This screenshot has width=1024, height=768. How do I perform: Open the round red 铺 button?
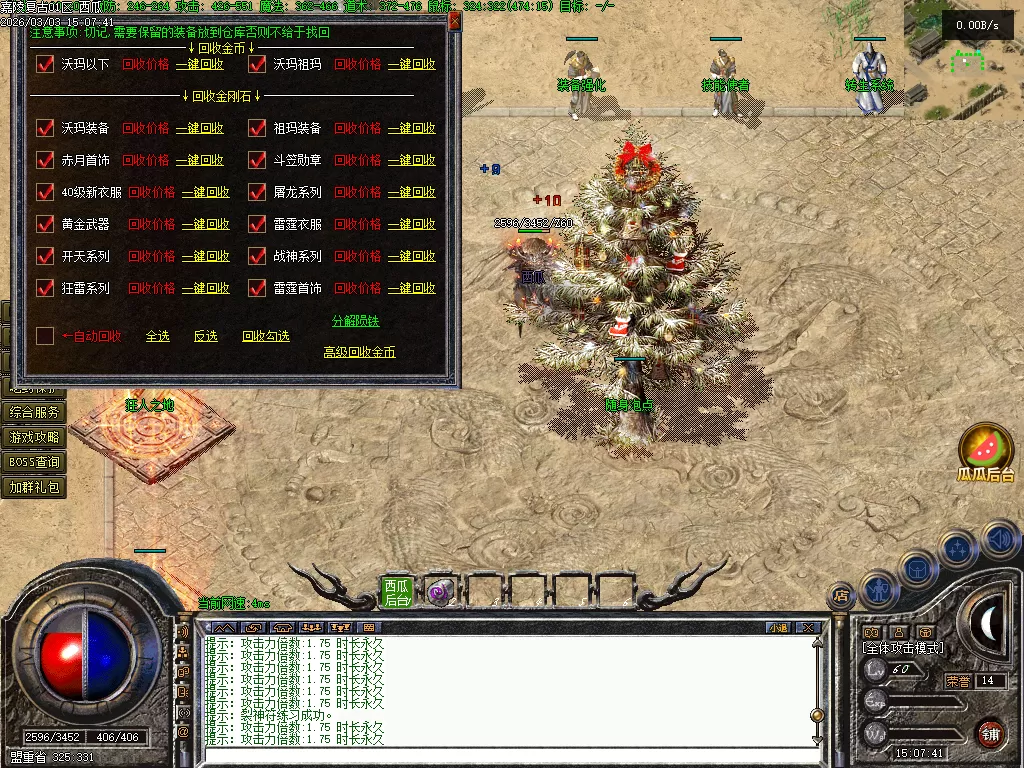990,733
